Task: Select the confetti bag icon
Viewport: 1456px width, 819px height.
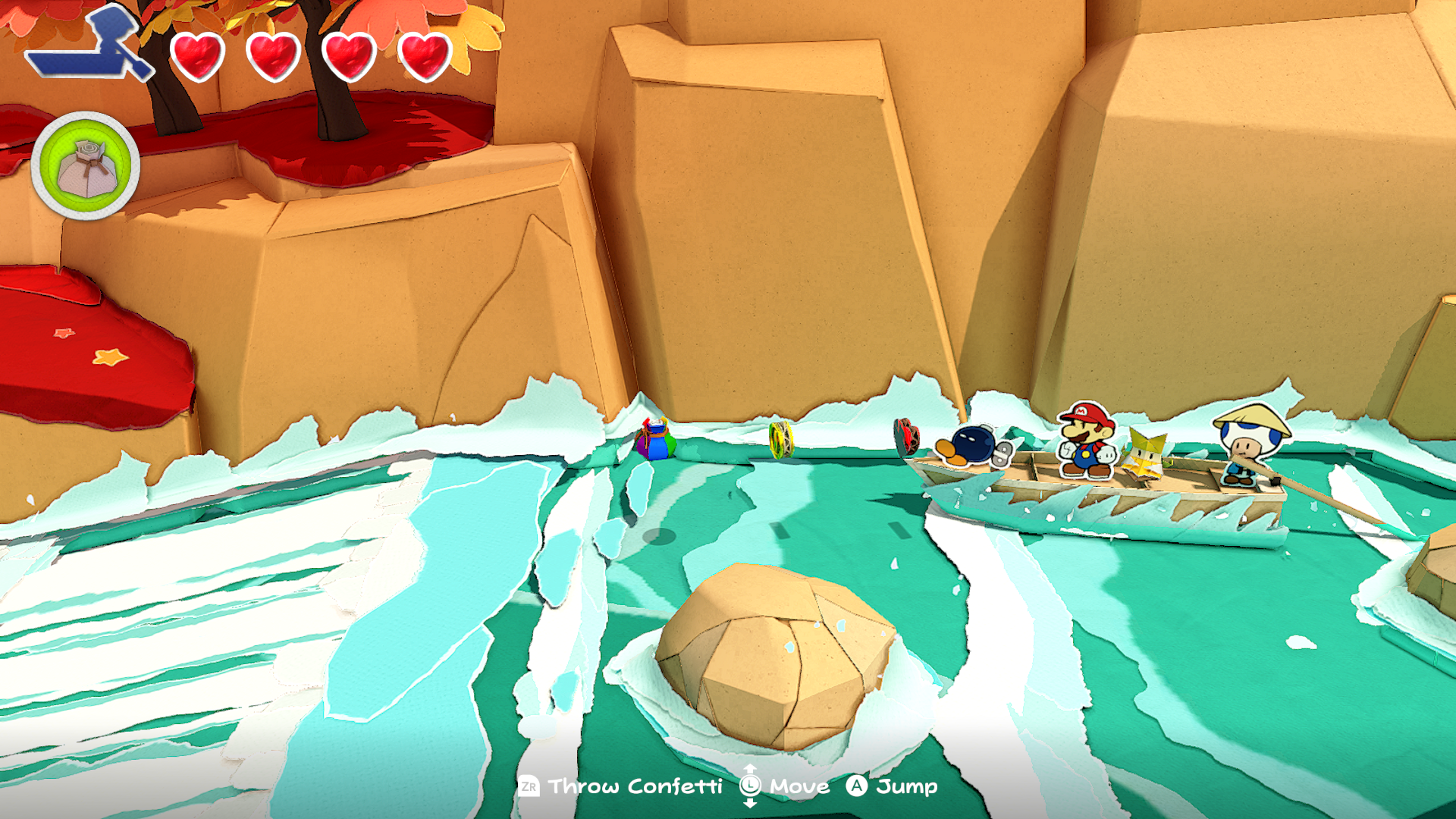Action: pos(86,166)
